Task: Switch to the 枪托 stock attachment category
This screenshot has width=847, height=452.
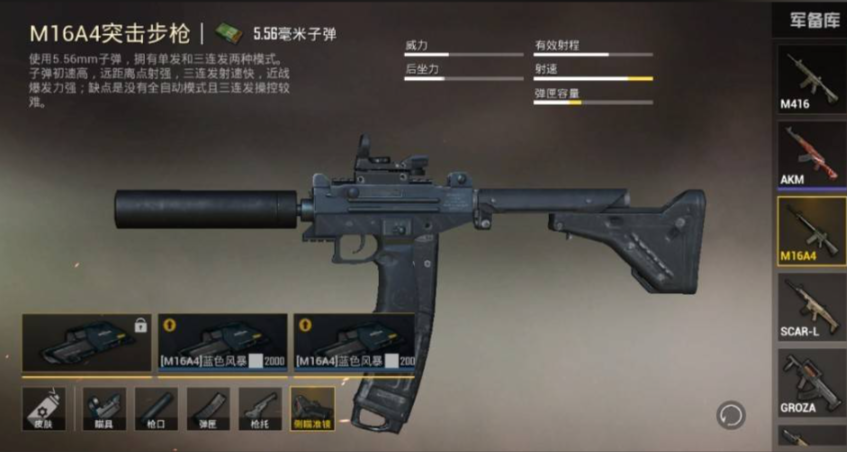Action: tap(260, 409)
